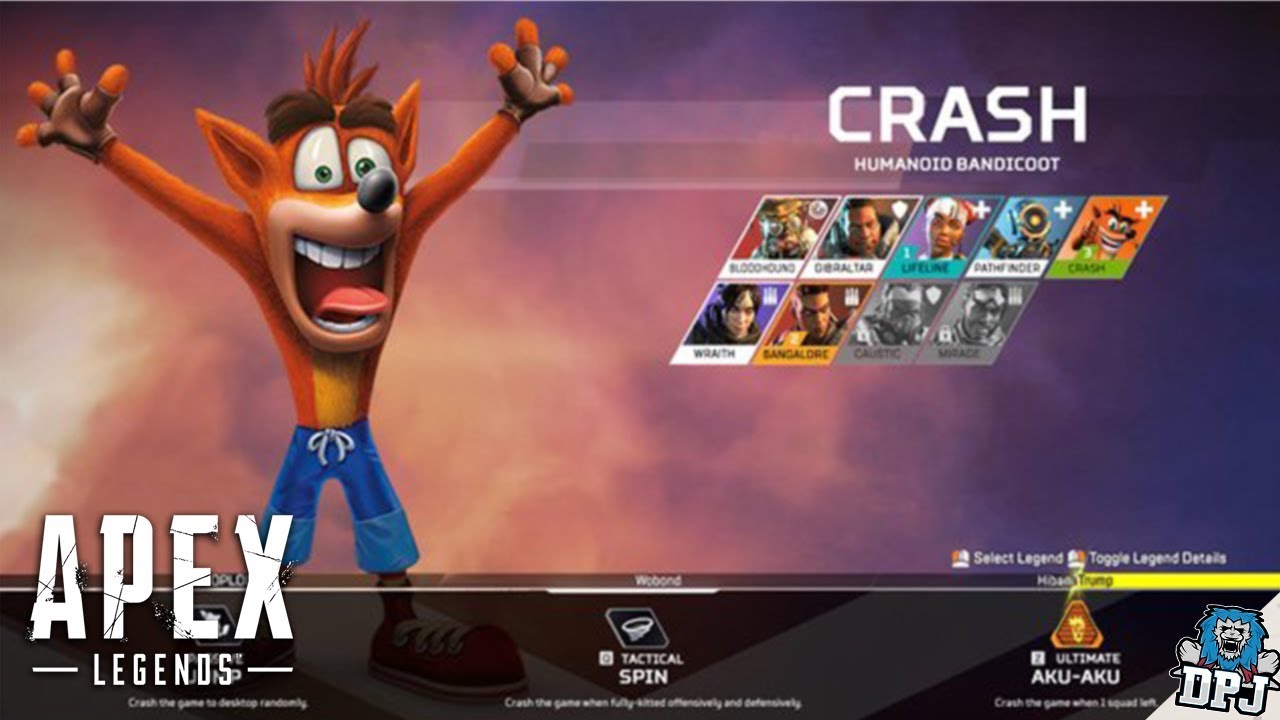The image size is (1280, 720).
Task: Select the Wraith legend portrait
Action: 726,322
